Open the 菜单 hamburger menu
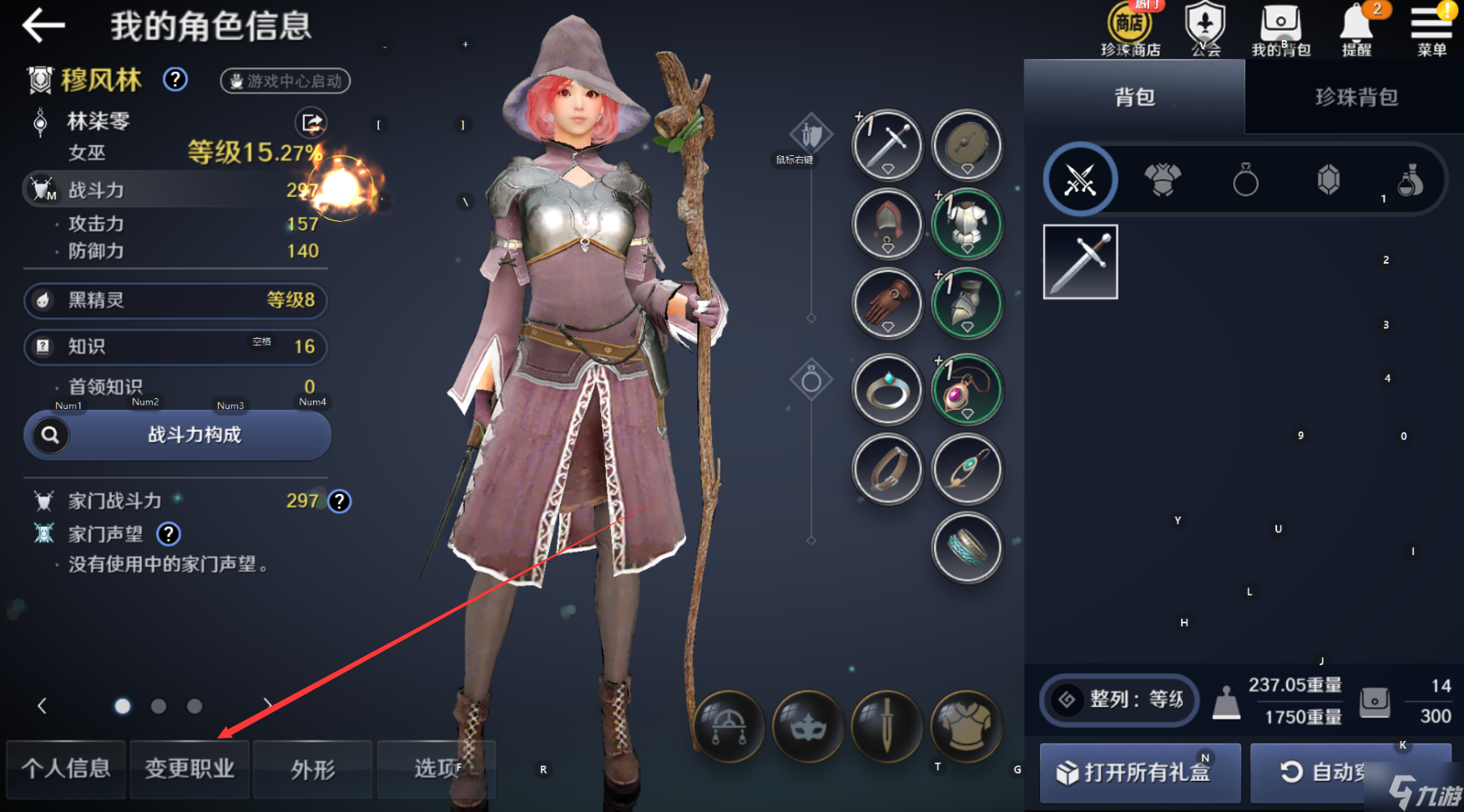Screen dimensions: 1464x812 point(1431,29)
